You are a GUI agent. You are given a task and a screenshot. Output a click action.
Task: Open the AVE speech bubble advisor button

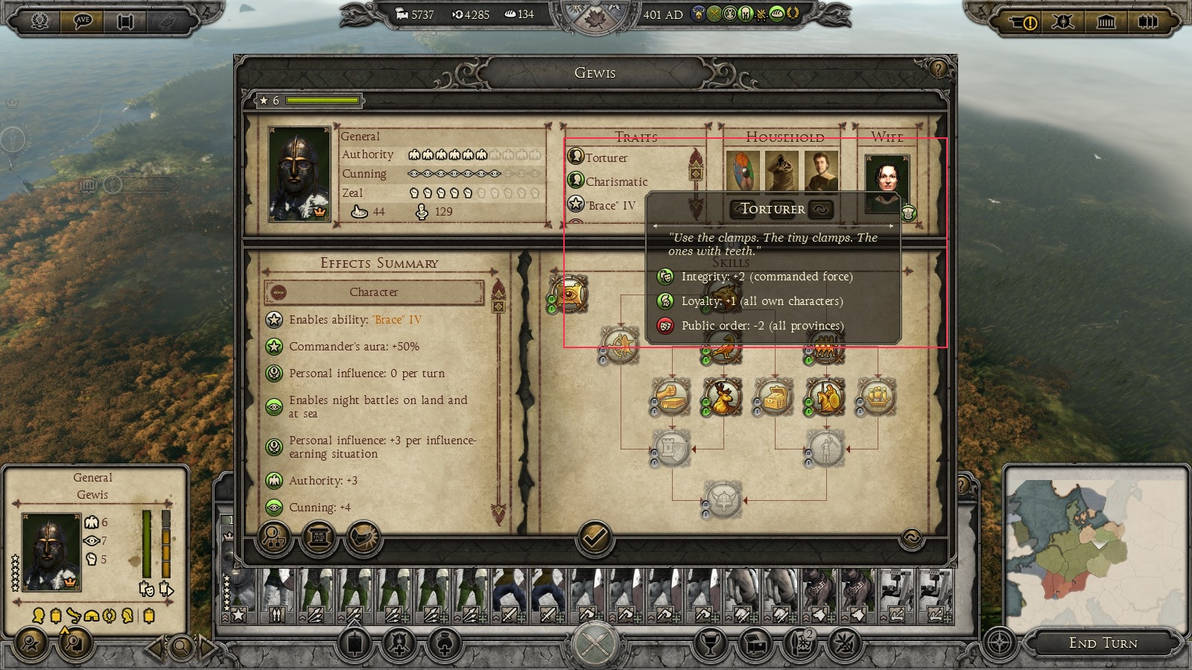(x=83, y=21)
